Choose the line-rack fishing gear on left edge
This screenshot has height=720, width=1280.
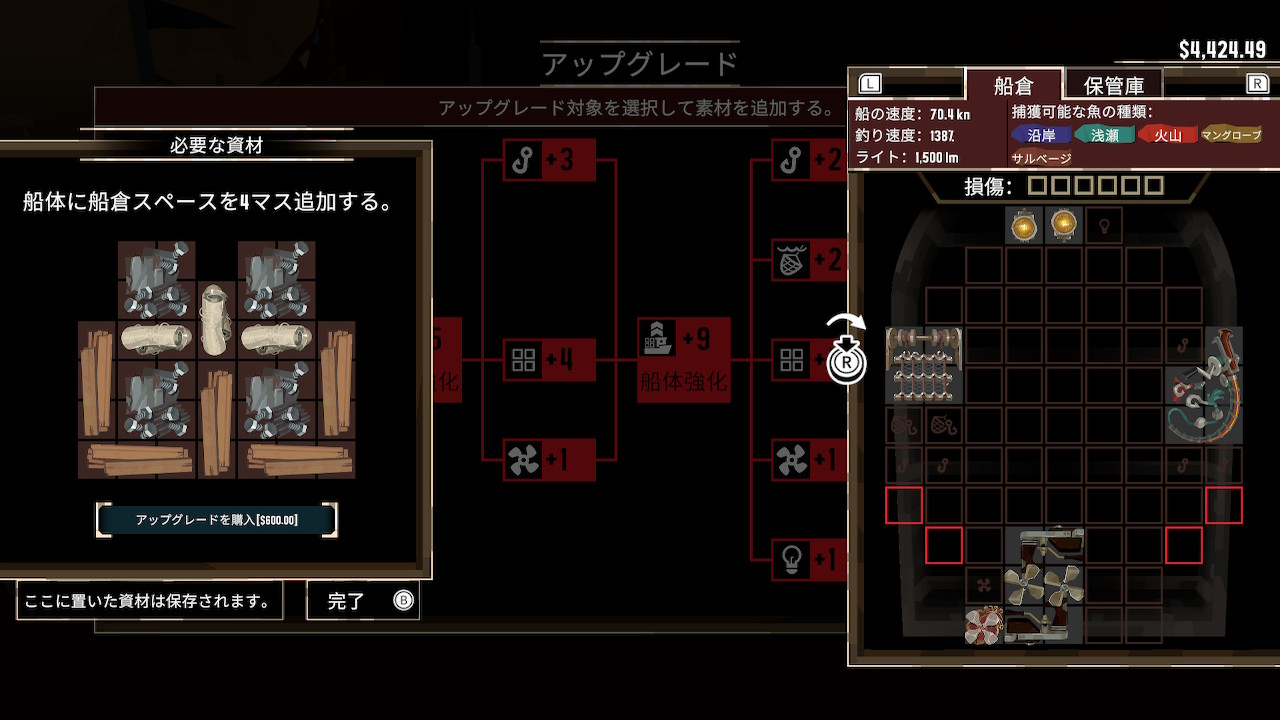[x=924, y=364]
